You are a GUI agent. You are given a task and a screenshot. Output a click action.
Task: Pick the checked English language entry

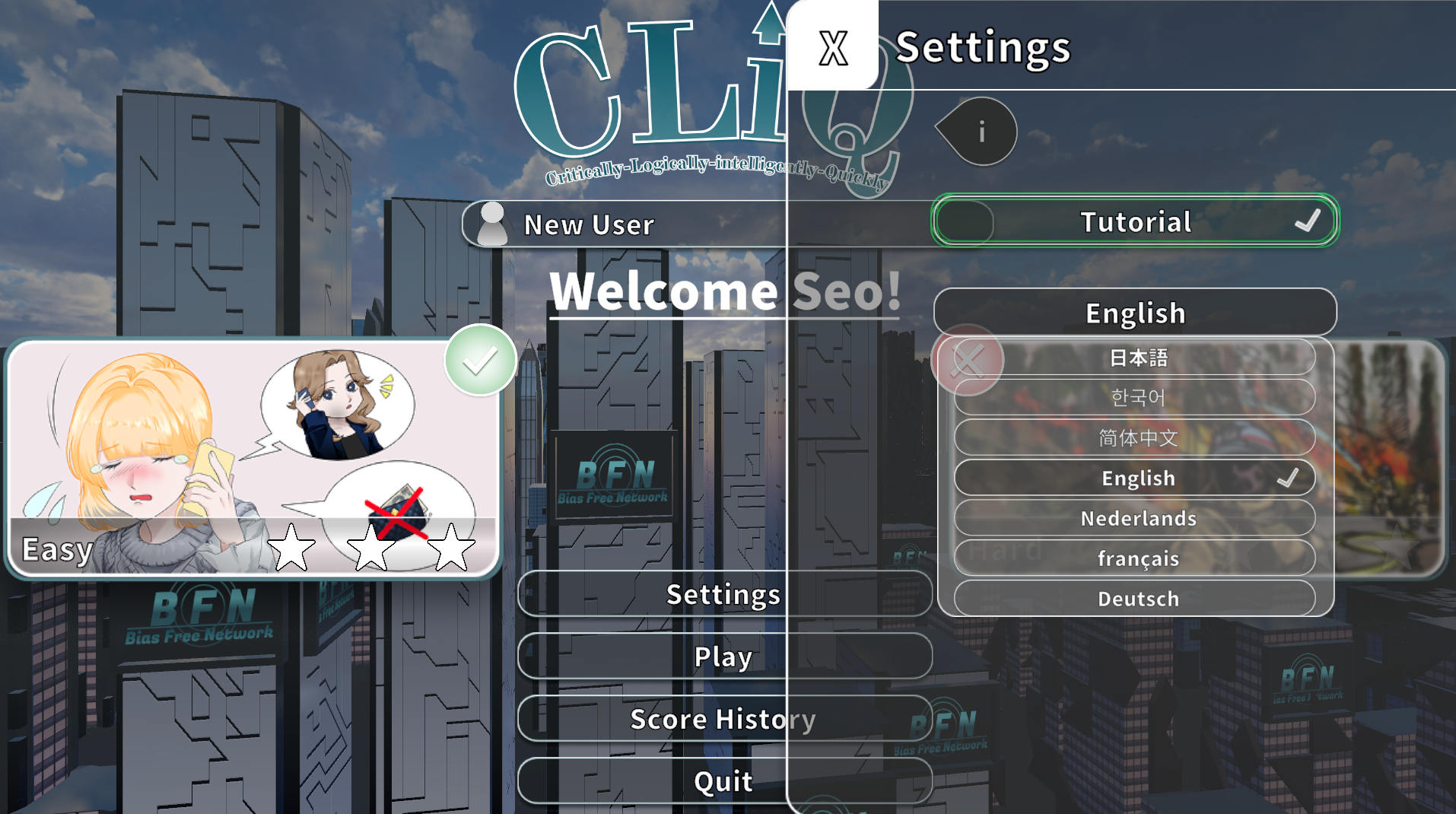(1137, 478)
